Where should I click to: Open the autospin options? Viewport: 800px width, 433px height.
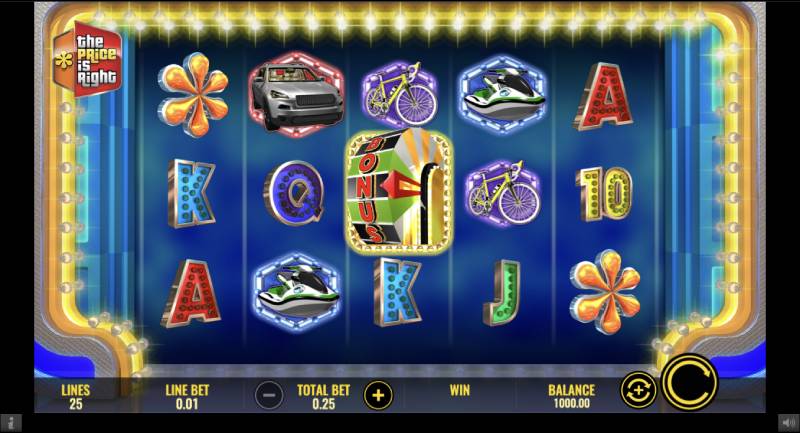[637, 388]
